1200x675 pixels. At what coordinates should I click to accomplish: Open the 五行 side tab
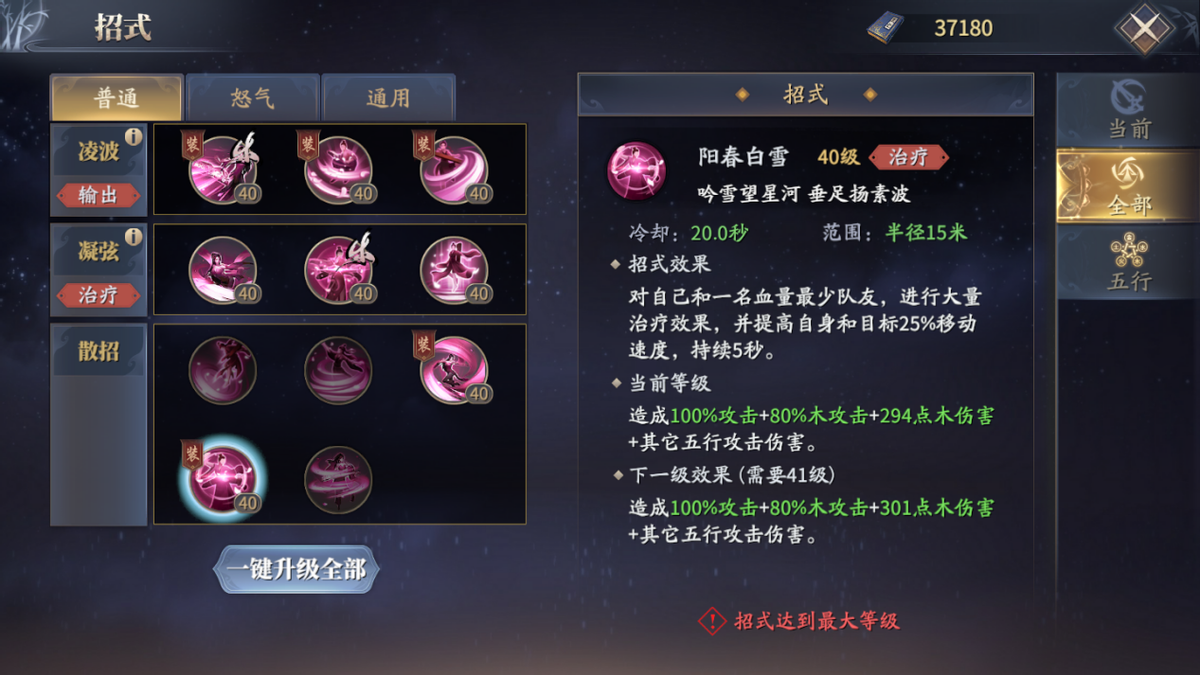tap(1128, 263)
